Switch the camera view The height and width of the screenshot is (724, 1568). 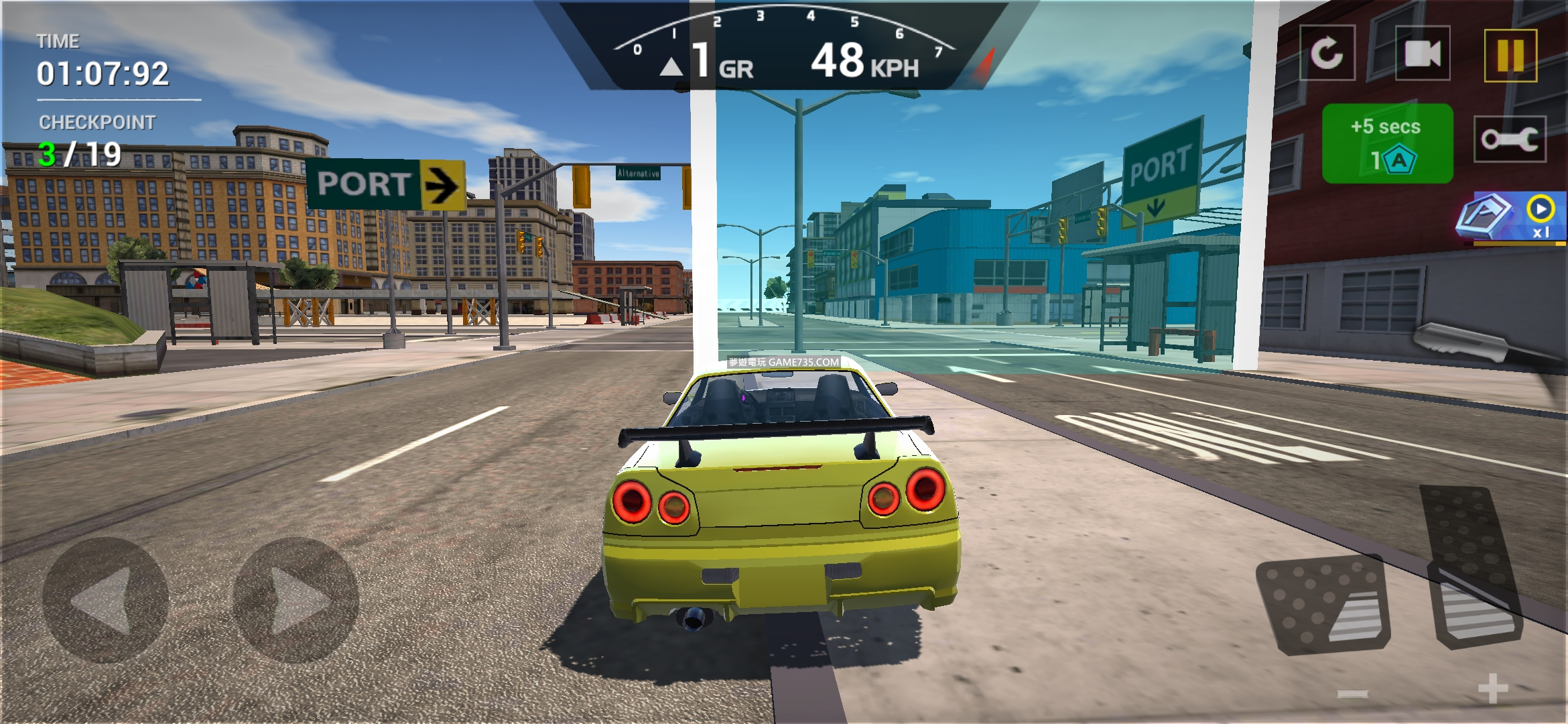pyautogui.click(x=1422, y=54)
